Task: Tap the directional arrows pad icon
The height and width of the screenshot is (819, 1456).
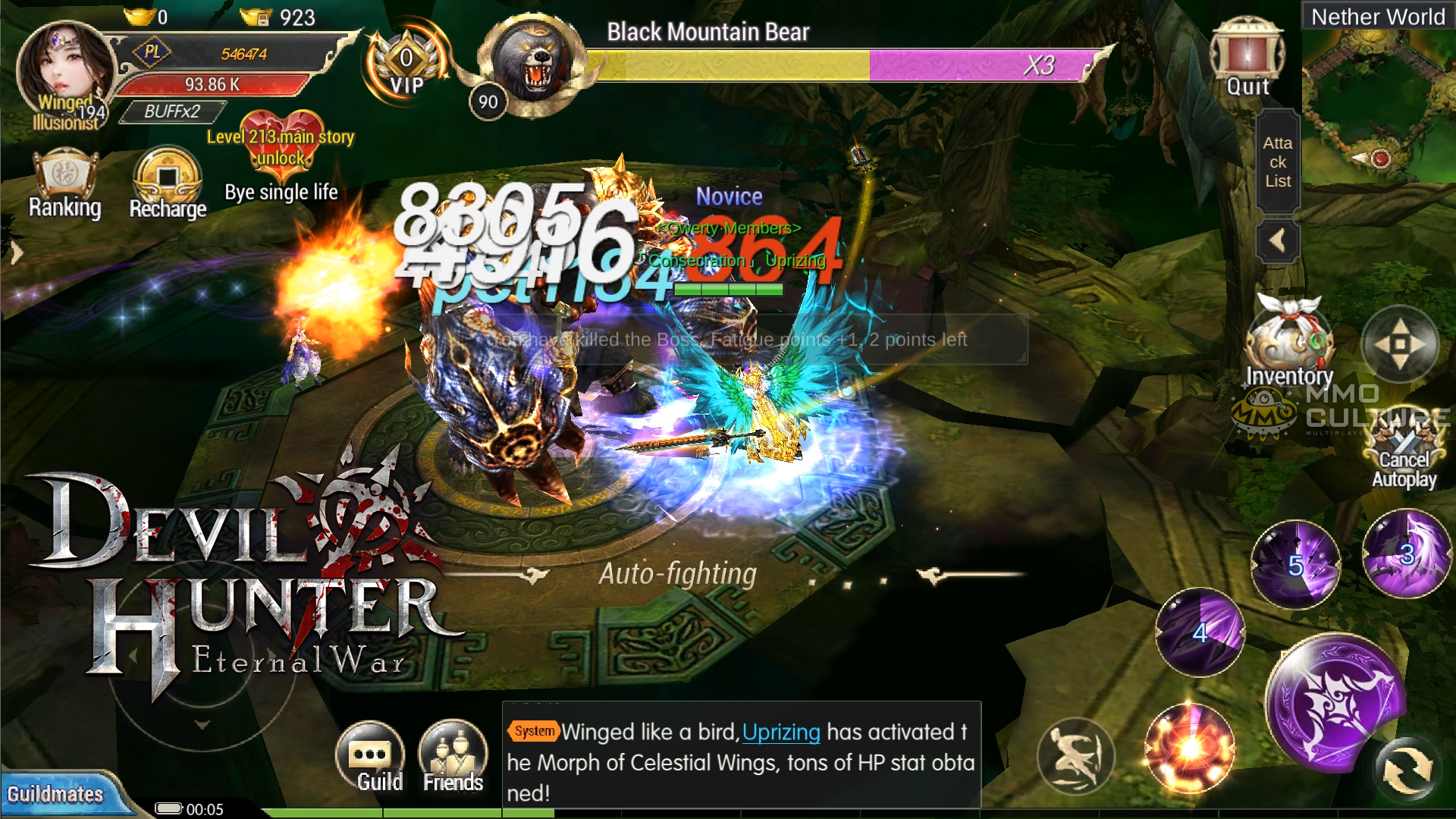Action: [x=1400, y=344]
